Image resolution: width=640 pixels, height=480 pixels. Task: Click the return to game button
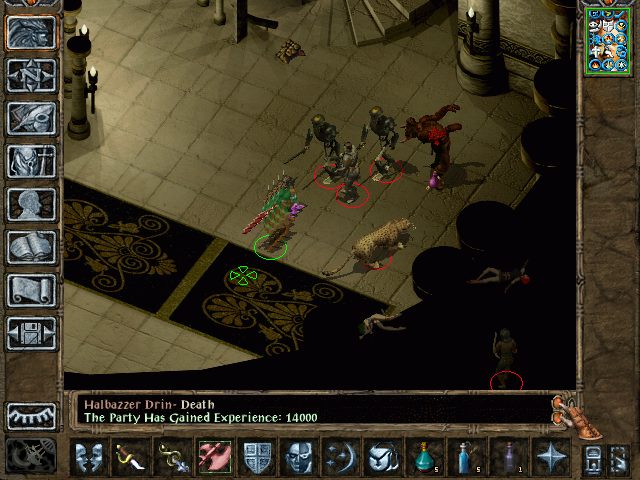click(x=31, y=33)
